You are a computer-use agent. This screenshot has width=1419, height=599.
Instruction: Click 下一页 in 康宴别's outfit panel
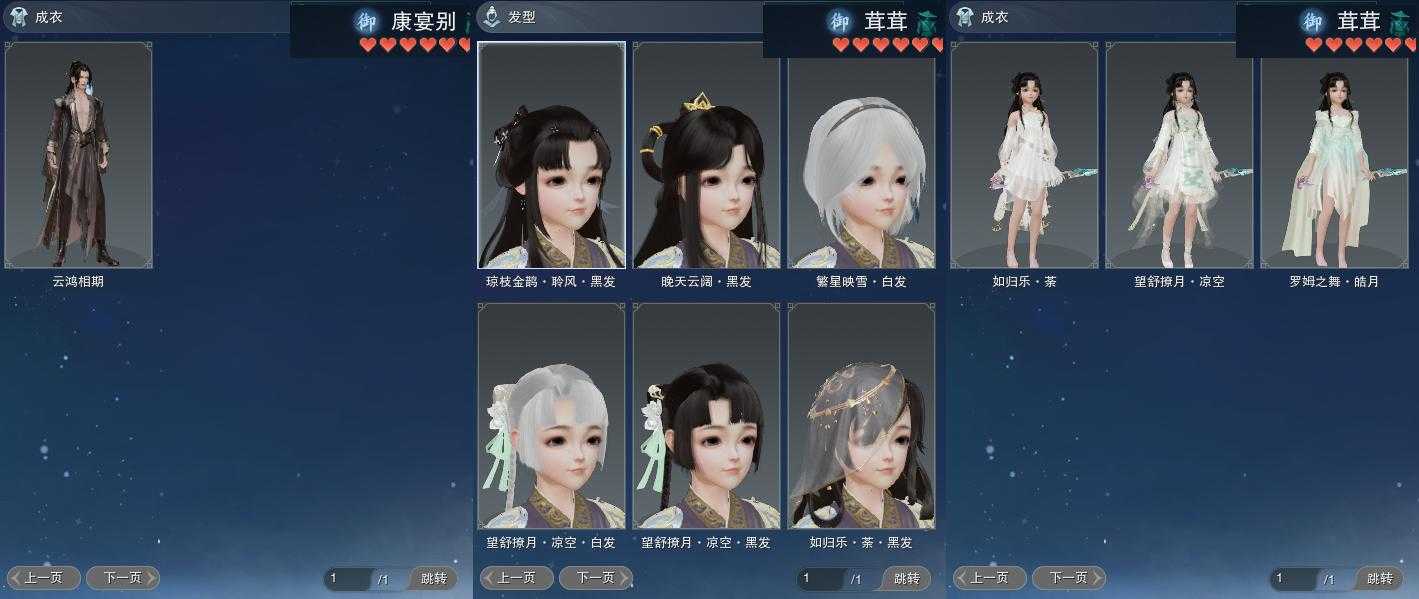(x=122, y=578)
